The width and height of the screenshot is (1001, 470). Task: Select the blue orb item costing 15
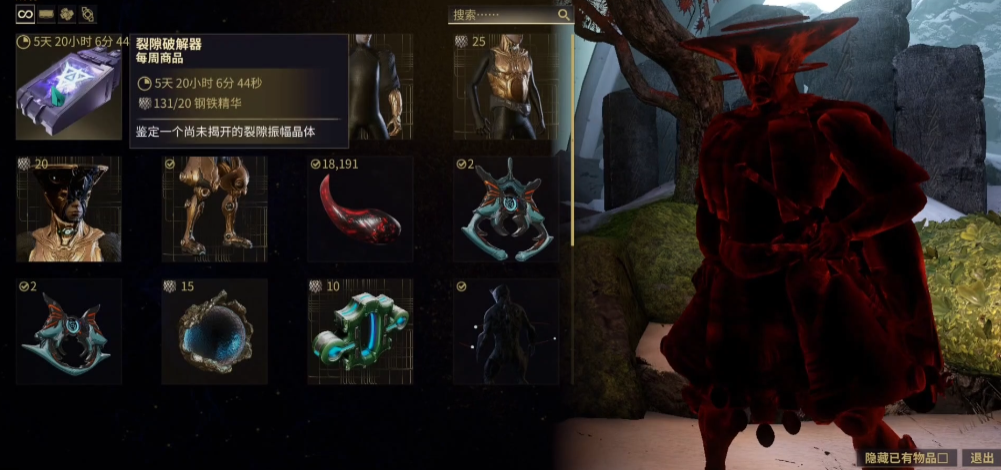tap(214, 335)
